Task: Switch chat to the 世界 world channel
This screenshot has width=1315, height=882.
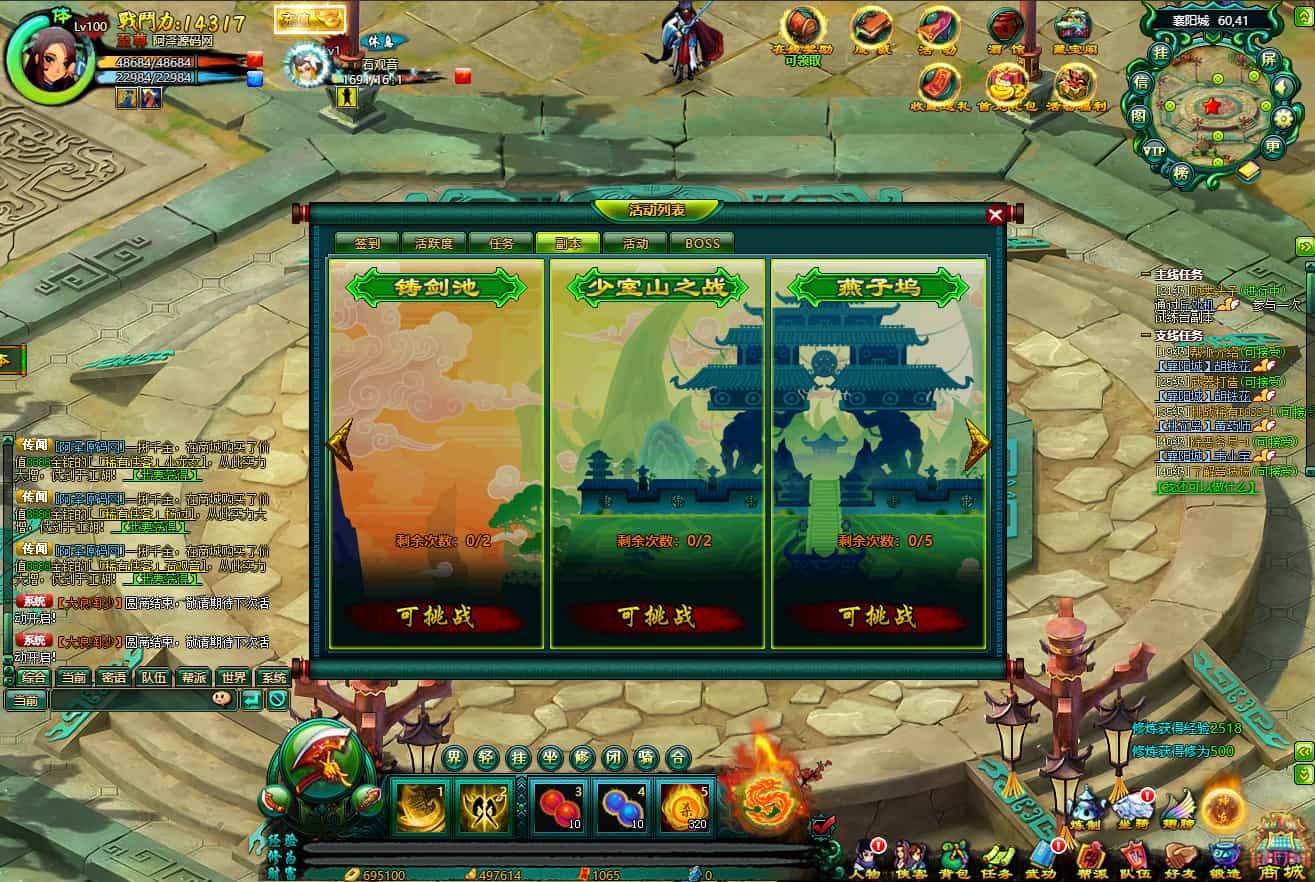Action: [x=233, y=677]
